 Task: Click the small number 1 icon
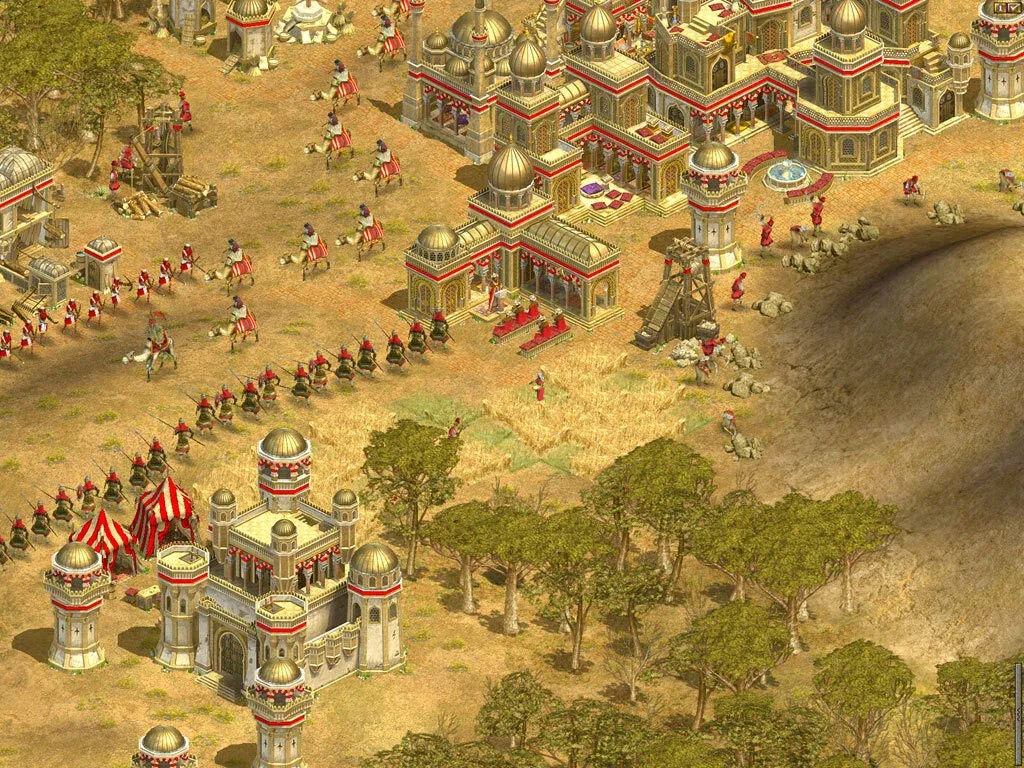[1002, 8]
